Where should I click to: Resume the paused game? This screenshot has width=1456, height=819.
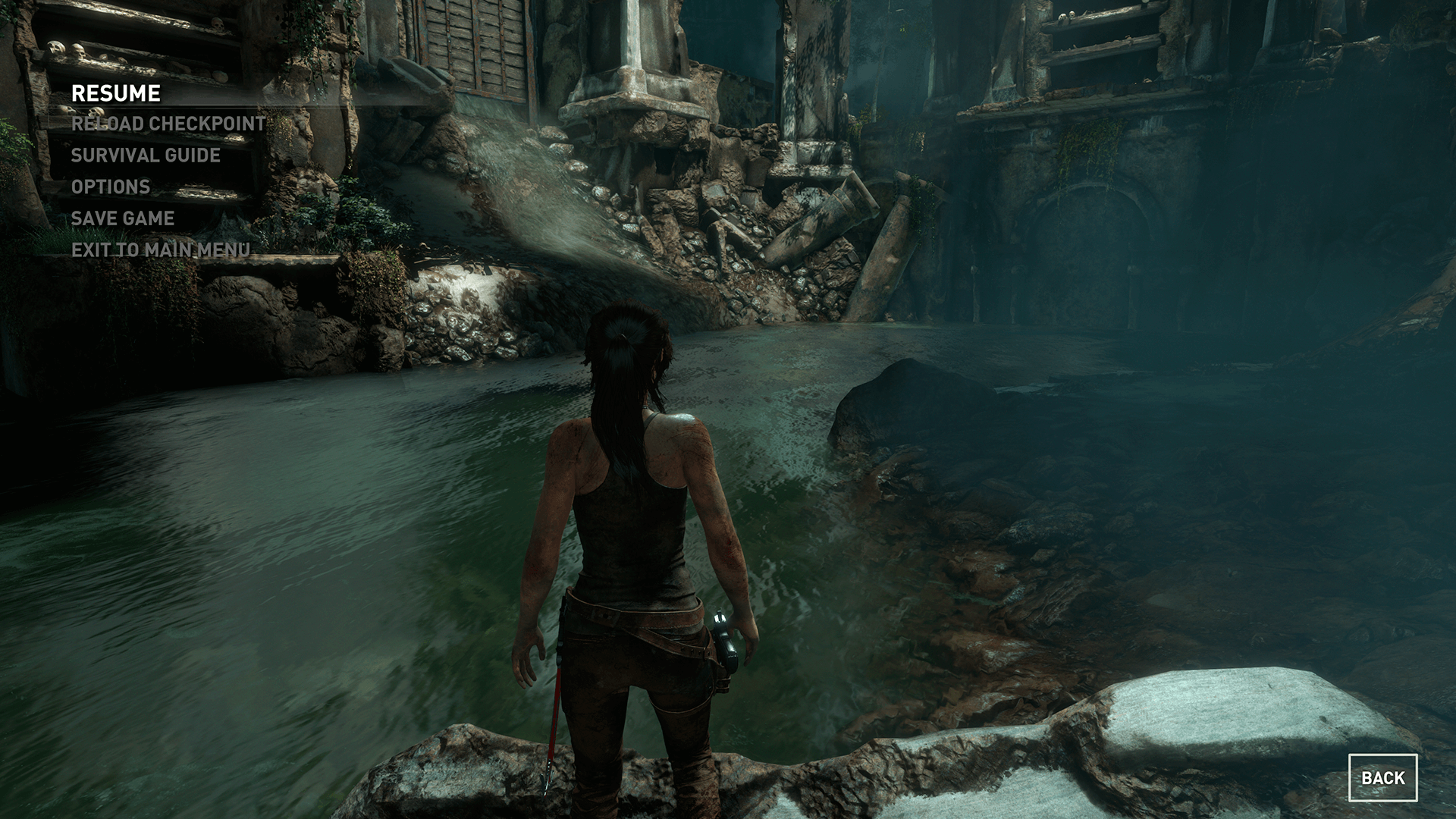(116, 93)
